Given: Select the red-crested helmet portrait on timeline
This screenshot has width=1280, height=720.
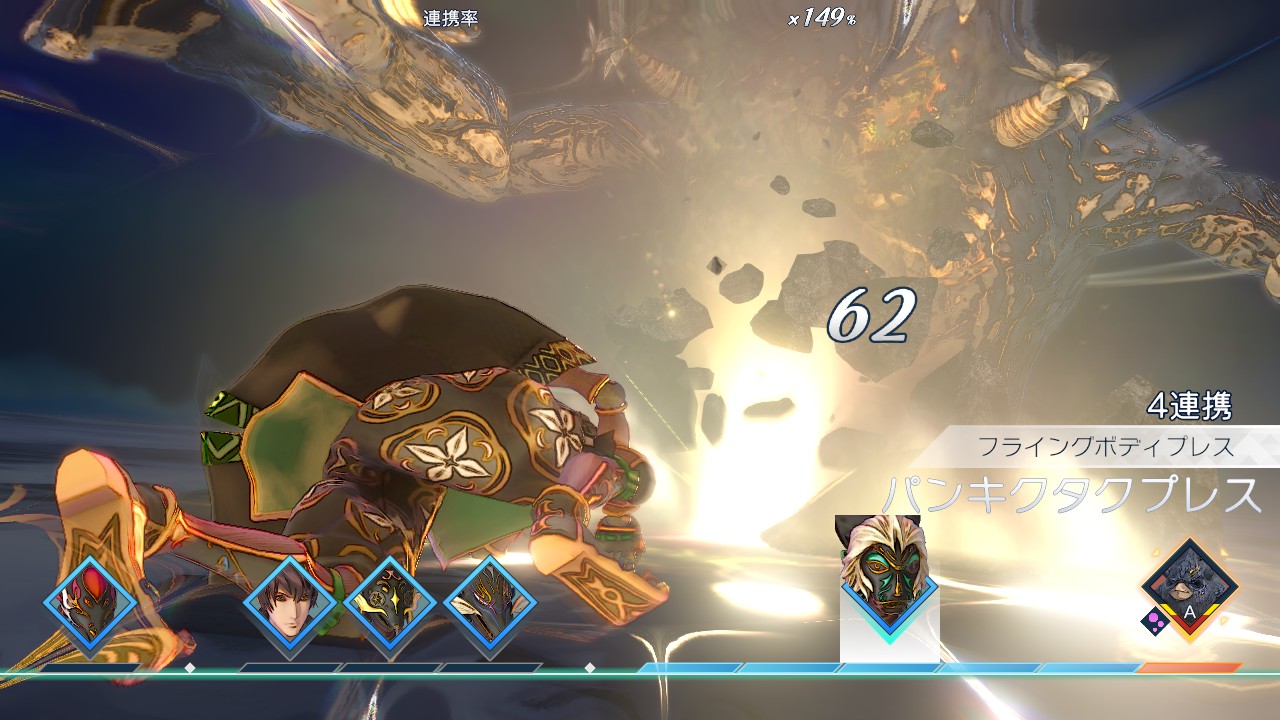Looking at the screenshot, I should 90,603.
